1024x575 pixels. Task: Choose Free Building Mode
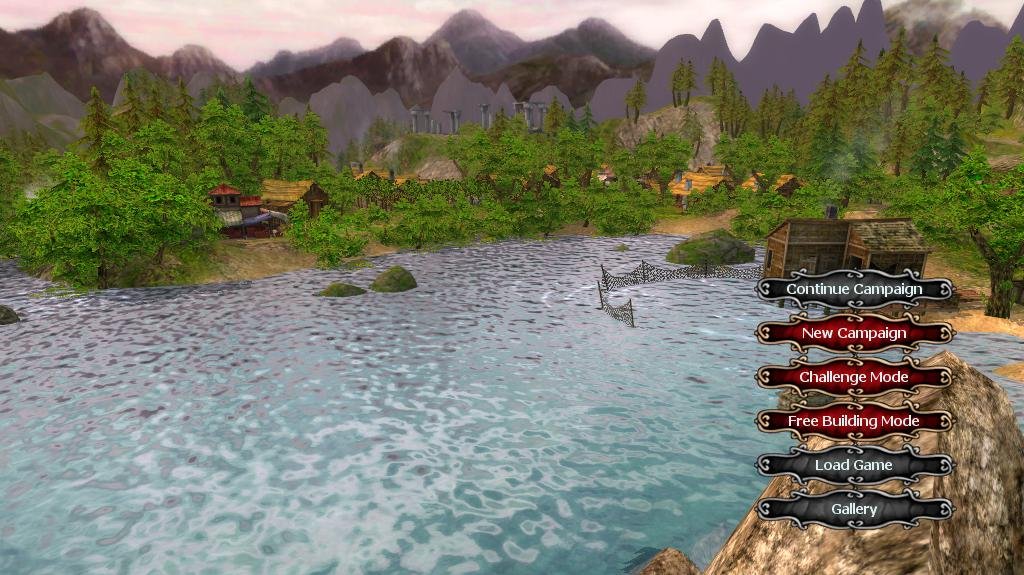(854, 421)
